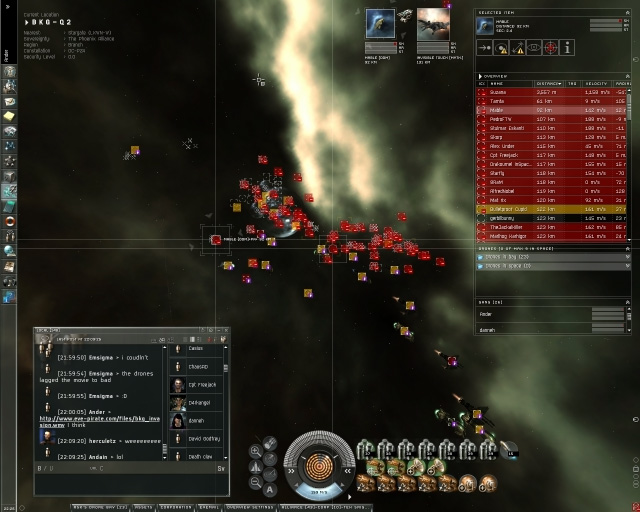This screenshot has width=640, height=512.
Task: Open the Assets tab at the bottom
Action: pyautogui.click(x=143, y=507)
